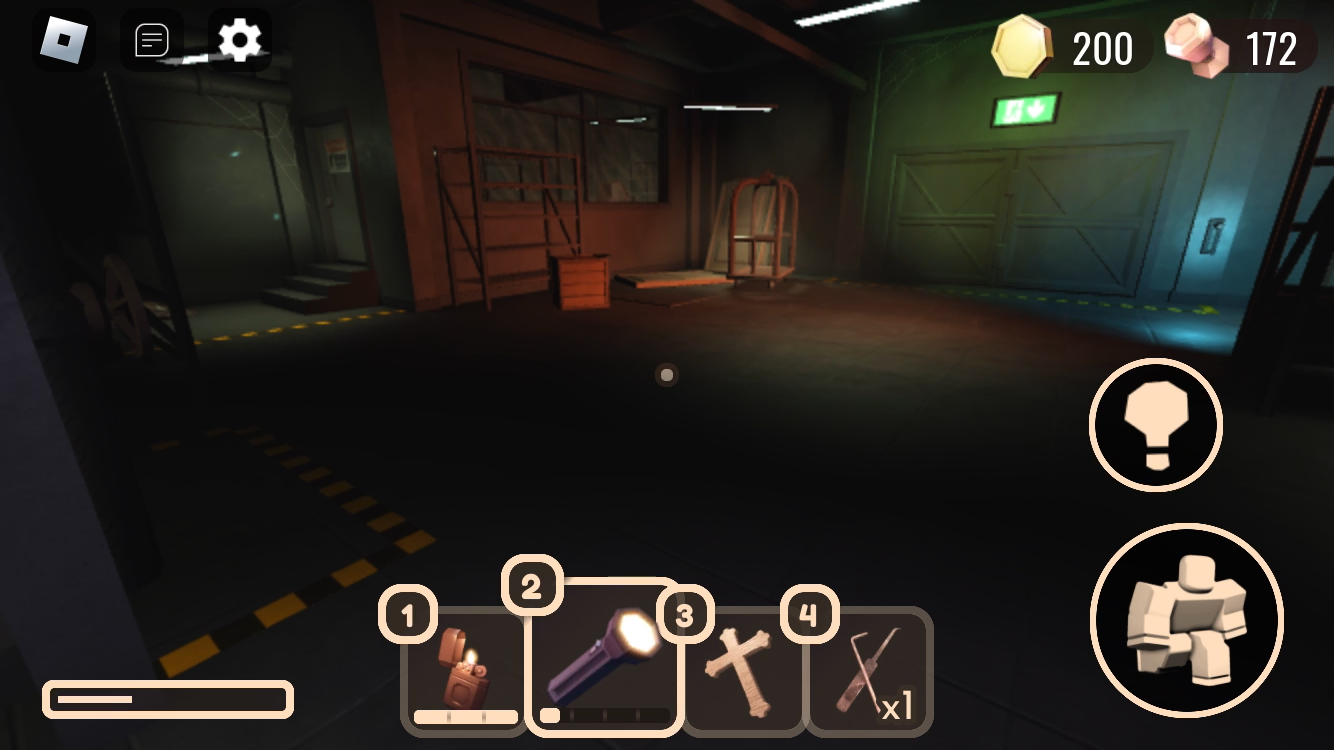Click the x1 count on the lockpick
This screenshot has width=1334, height=750.
[897, 706]
